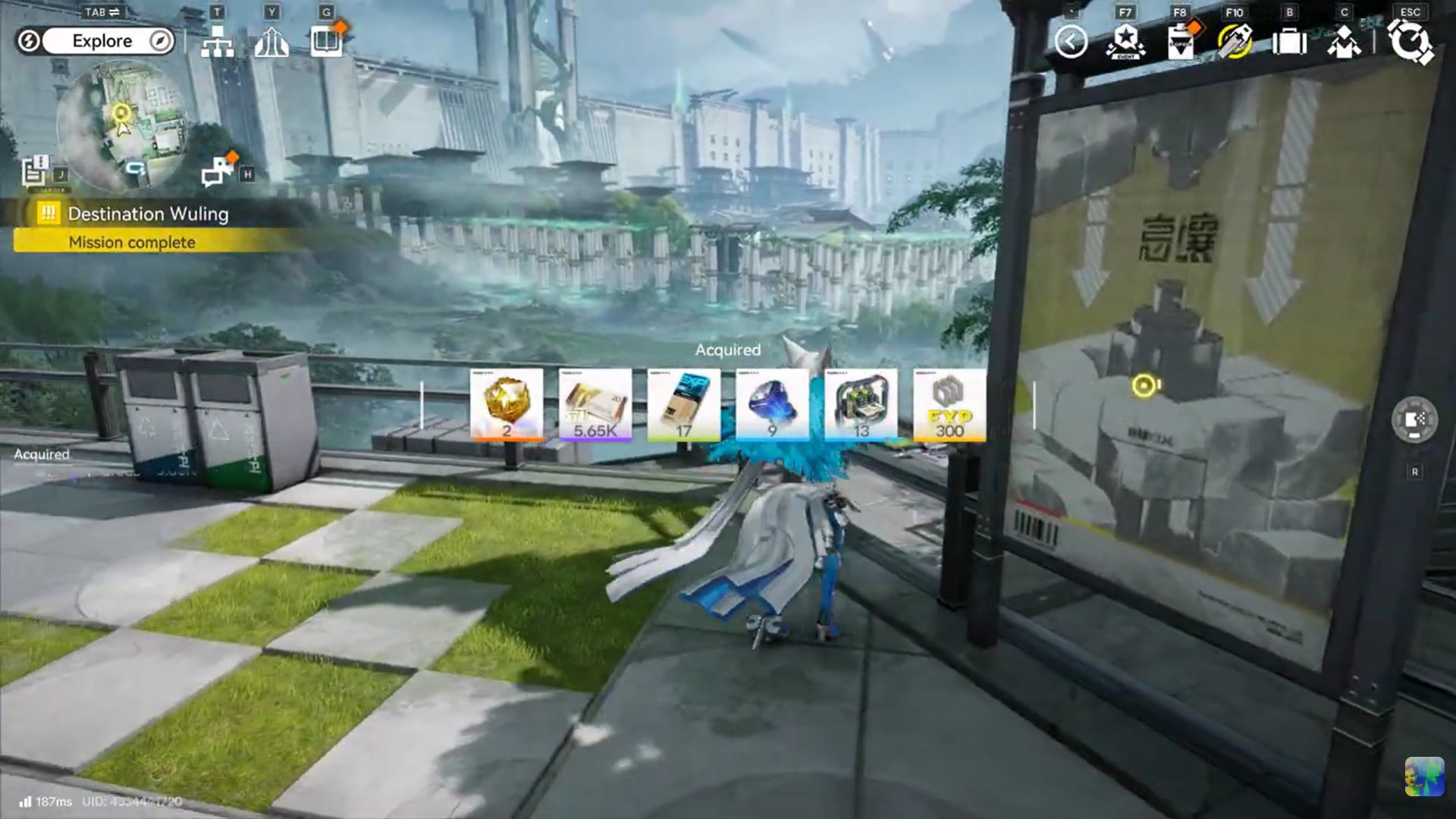1456x819 pixels.
Task: Expand the Destination Wuling mission tracker
Action: click(148, 214)
